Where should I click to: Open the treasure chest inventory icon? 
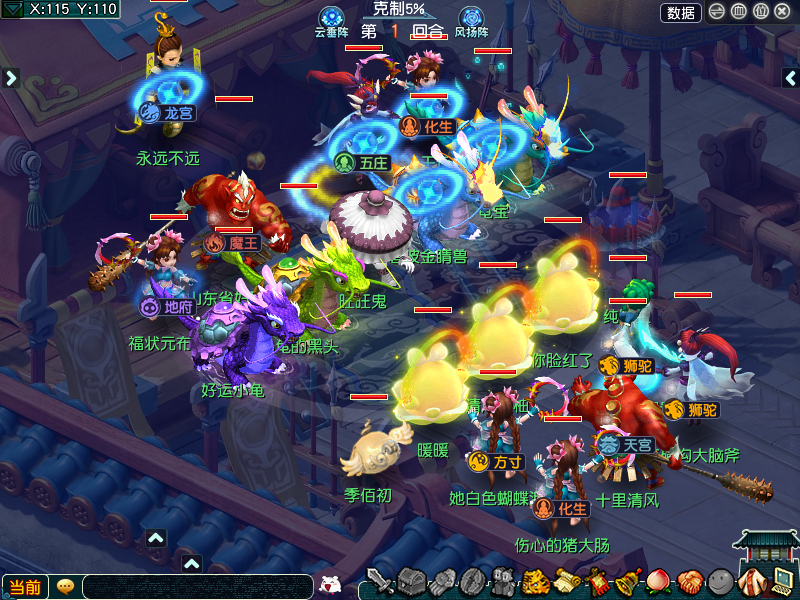coord(412,581)
